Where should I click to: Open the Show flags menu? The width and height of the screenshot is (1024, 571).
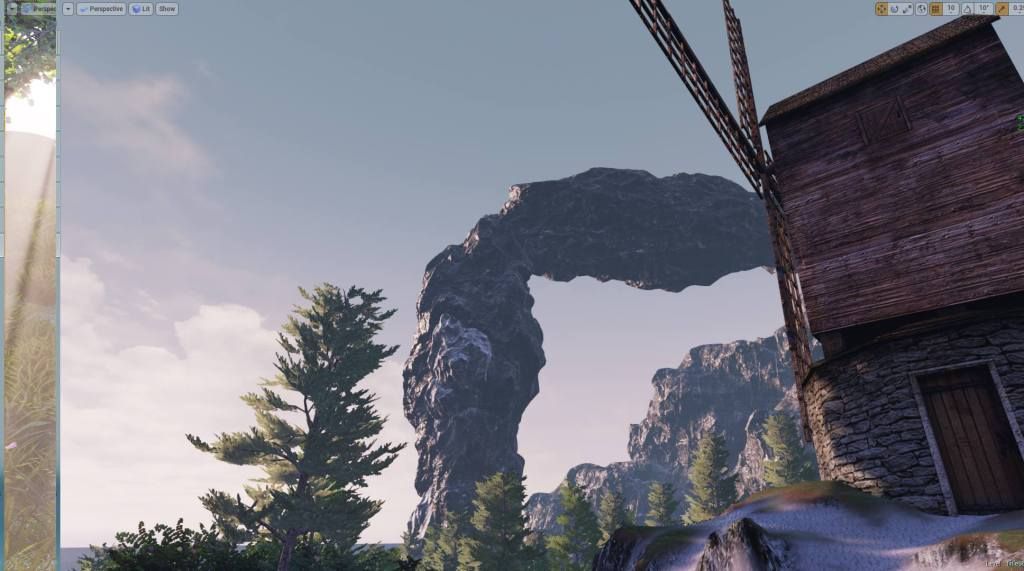click(167, 9)
